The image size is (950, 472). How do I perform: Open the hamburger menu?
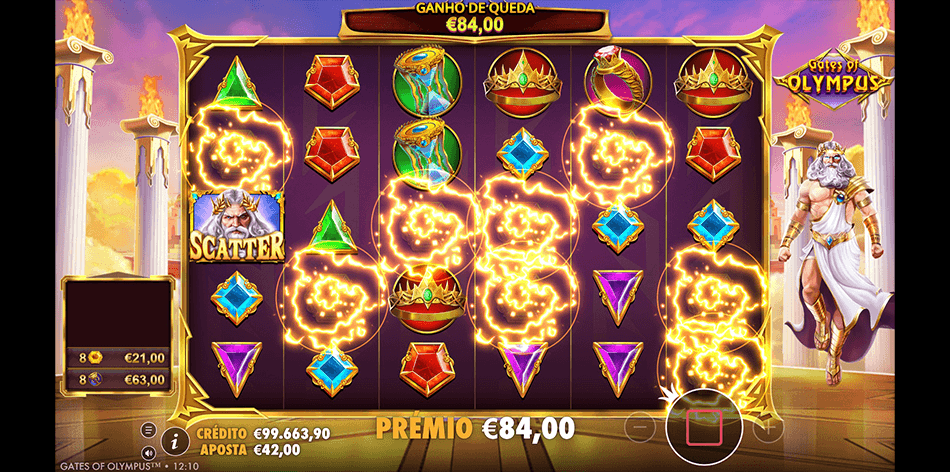(x=149, y=430)
